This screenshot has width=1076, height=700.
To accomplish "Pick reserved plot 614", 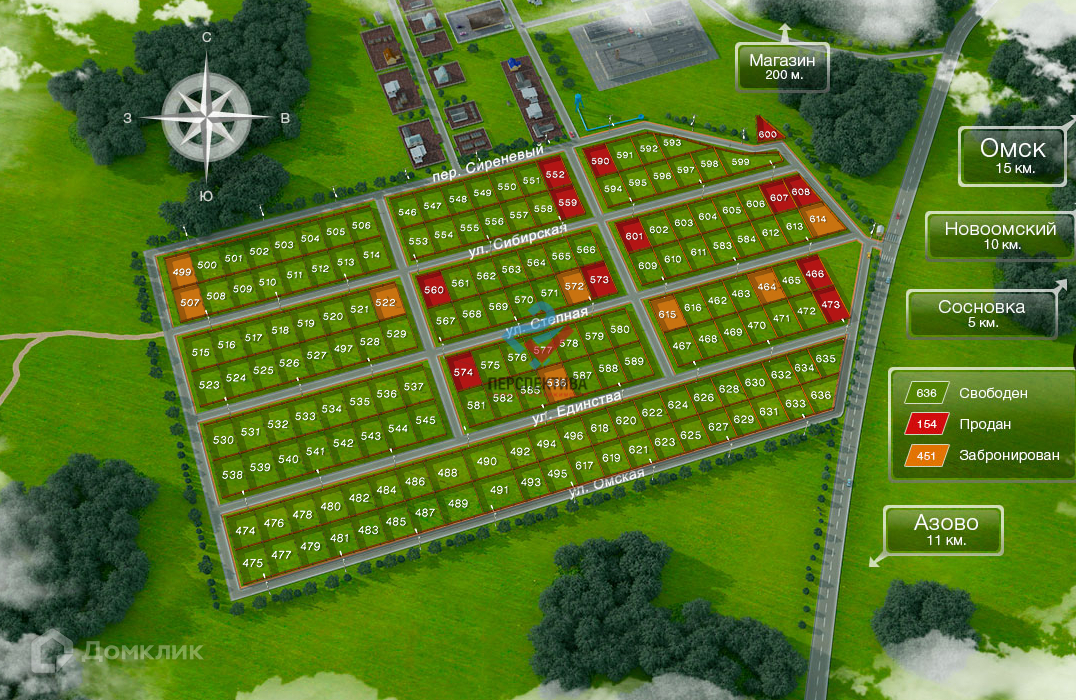I will (x=818, y=220).
